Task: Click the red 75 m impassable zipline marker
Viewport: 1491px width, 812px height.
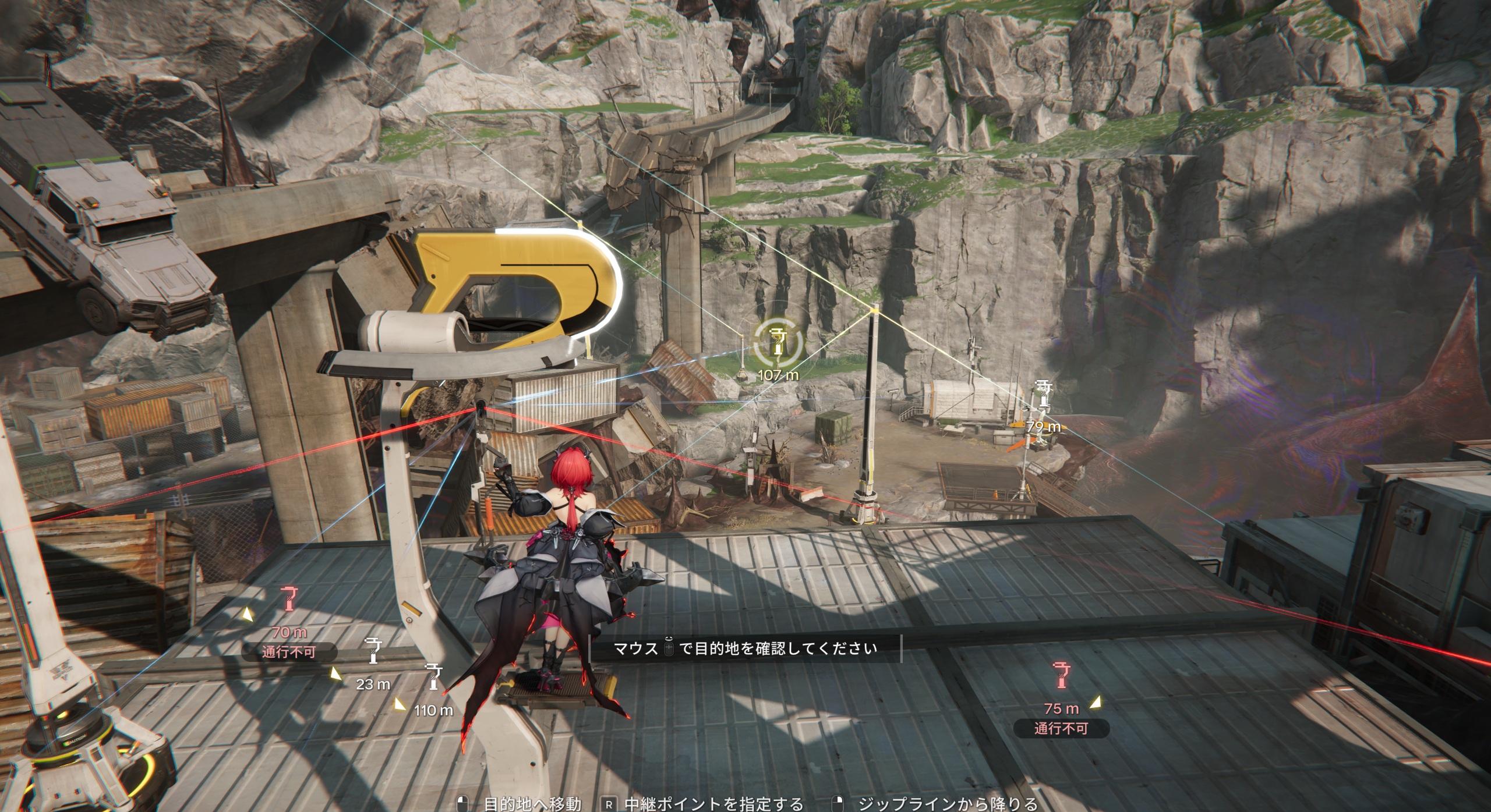Action: (x=1061, y=676)
